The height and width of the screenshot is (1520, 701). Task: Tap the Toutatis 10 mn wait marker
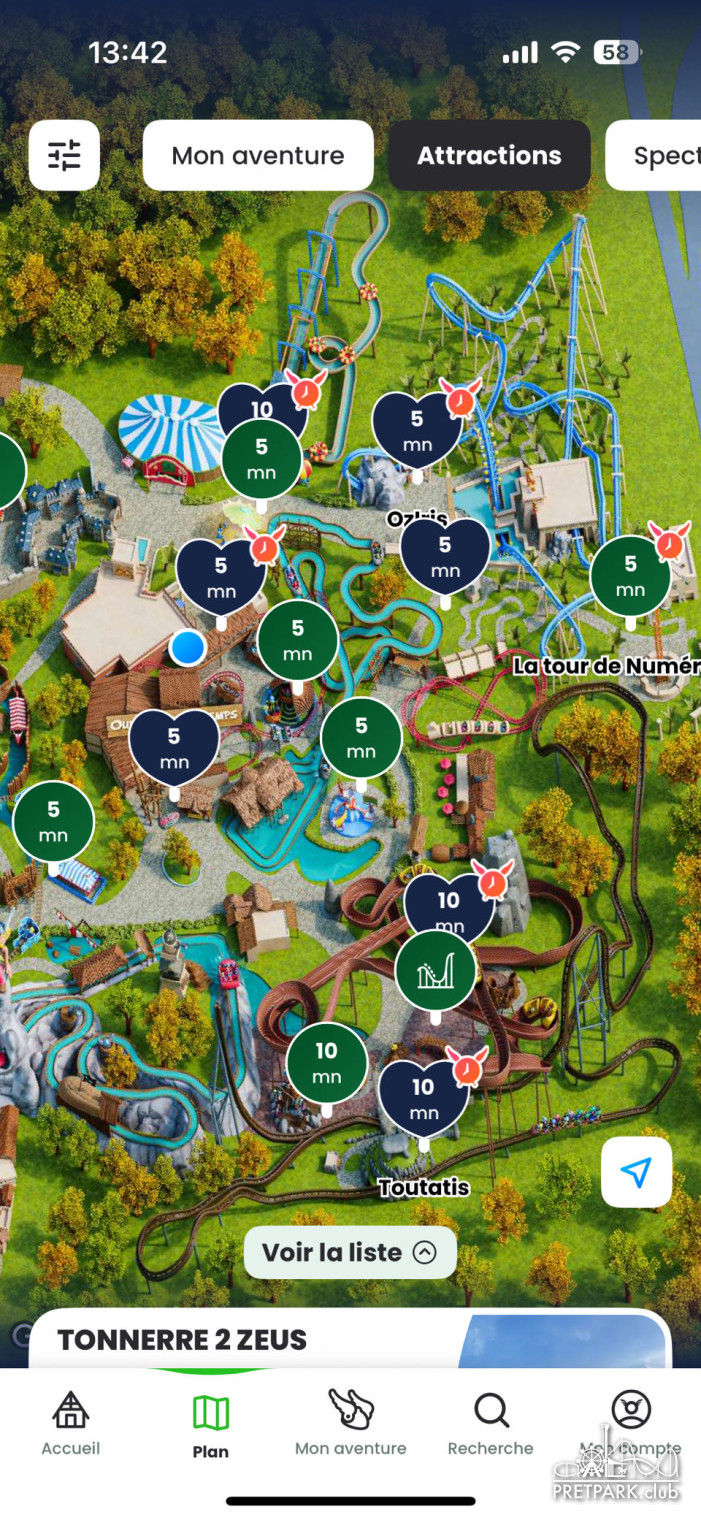(x=424, y=1097)
